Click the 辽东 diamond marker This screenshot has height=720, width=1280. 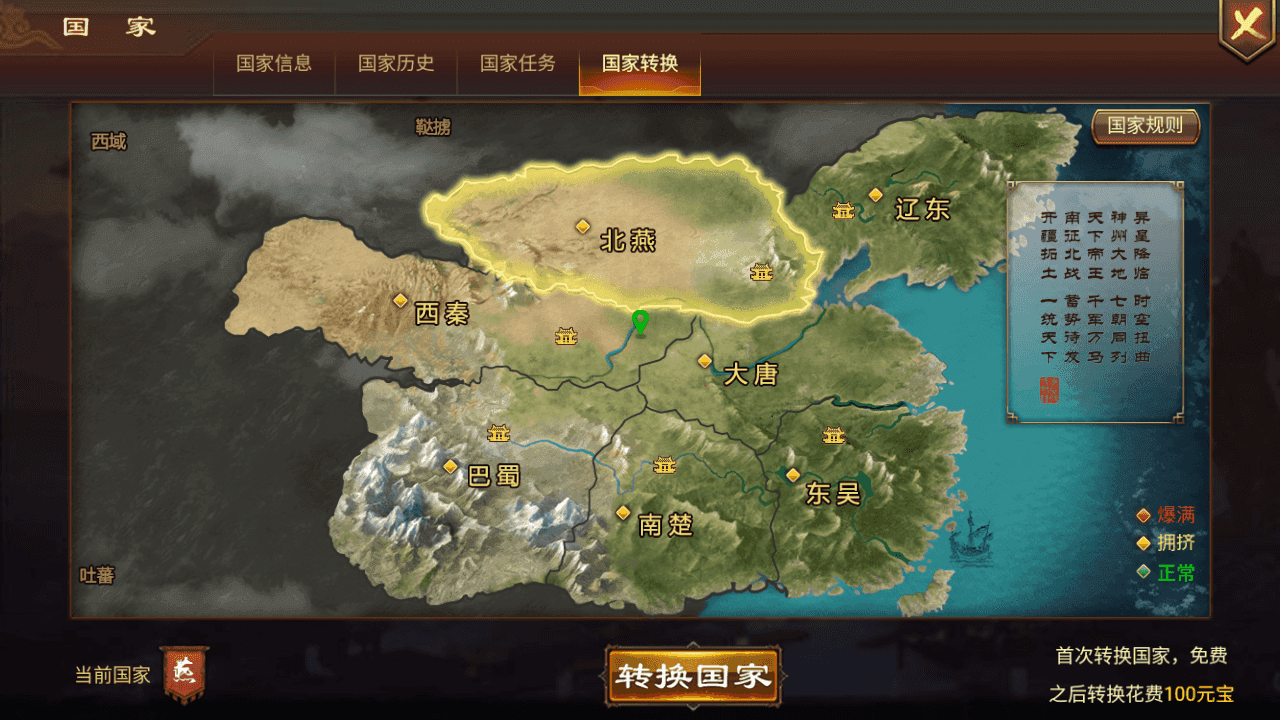877,195
